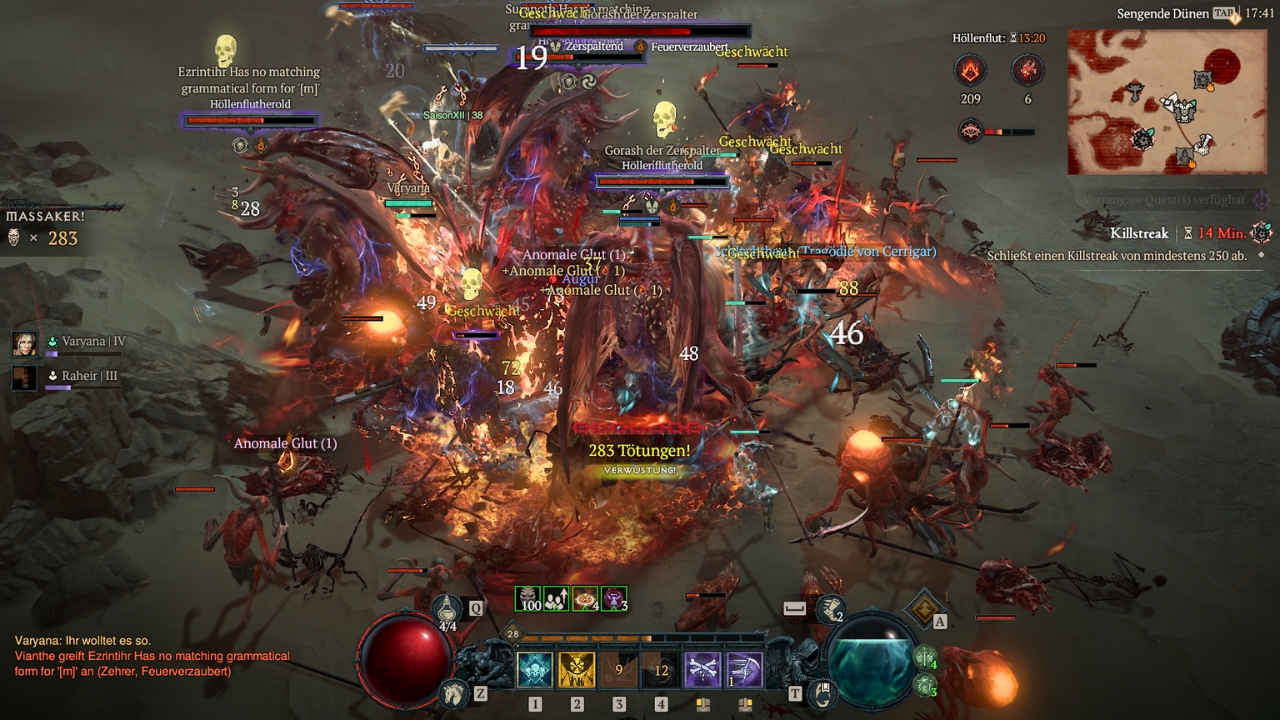Open the chat log at Varyana's message
Image resolution: width=1280 pixels, height=720 pixels.
82,640
